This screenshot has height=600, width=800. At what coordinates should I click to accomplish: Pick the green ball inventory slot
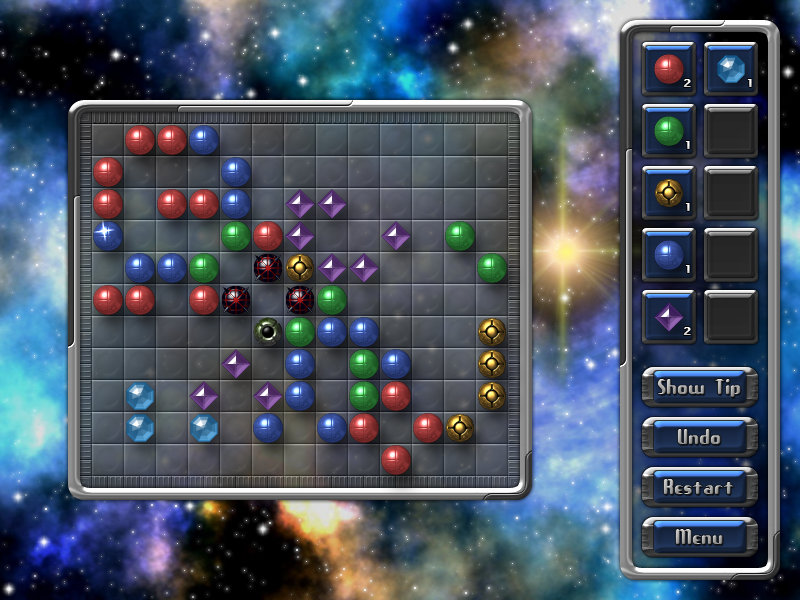[668, 131]
